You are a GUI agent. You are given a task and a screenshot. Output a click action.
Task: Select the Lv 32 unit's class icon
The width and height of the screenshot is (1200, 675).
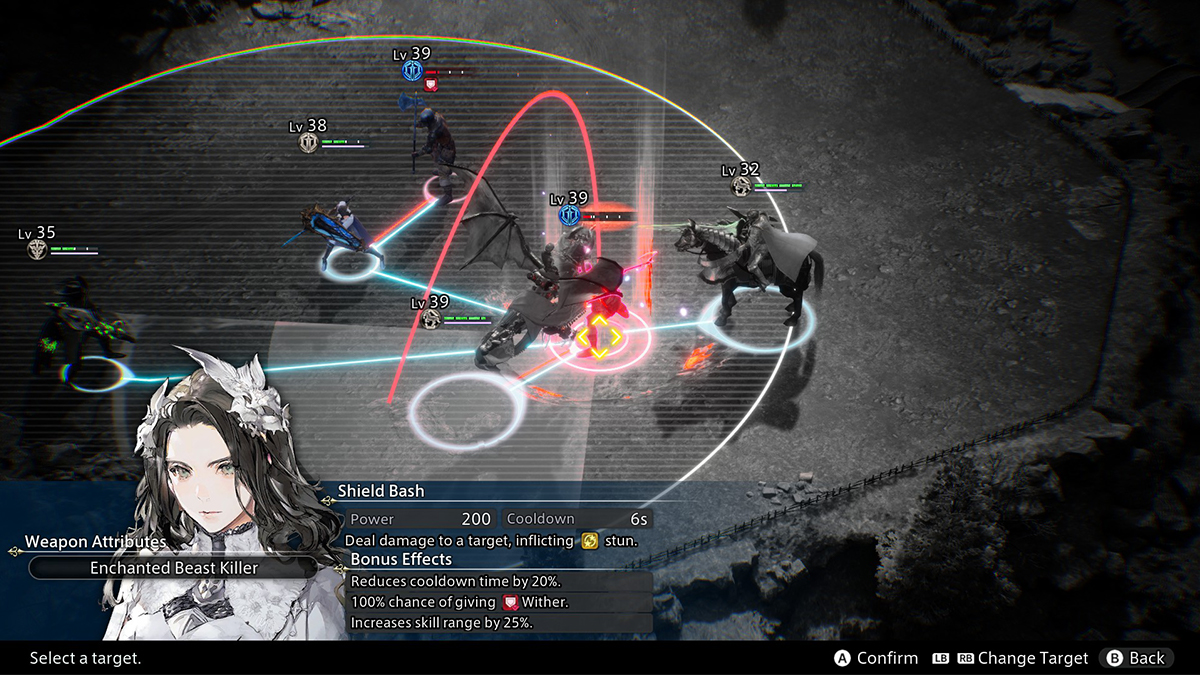point(741,187)
